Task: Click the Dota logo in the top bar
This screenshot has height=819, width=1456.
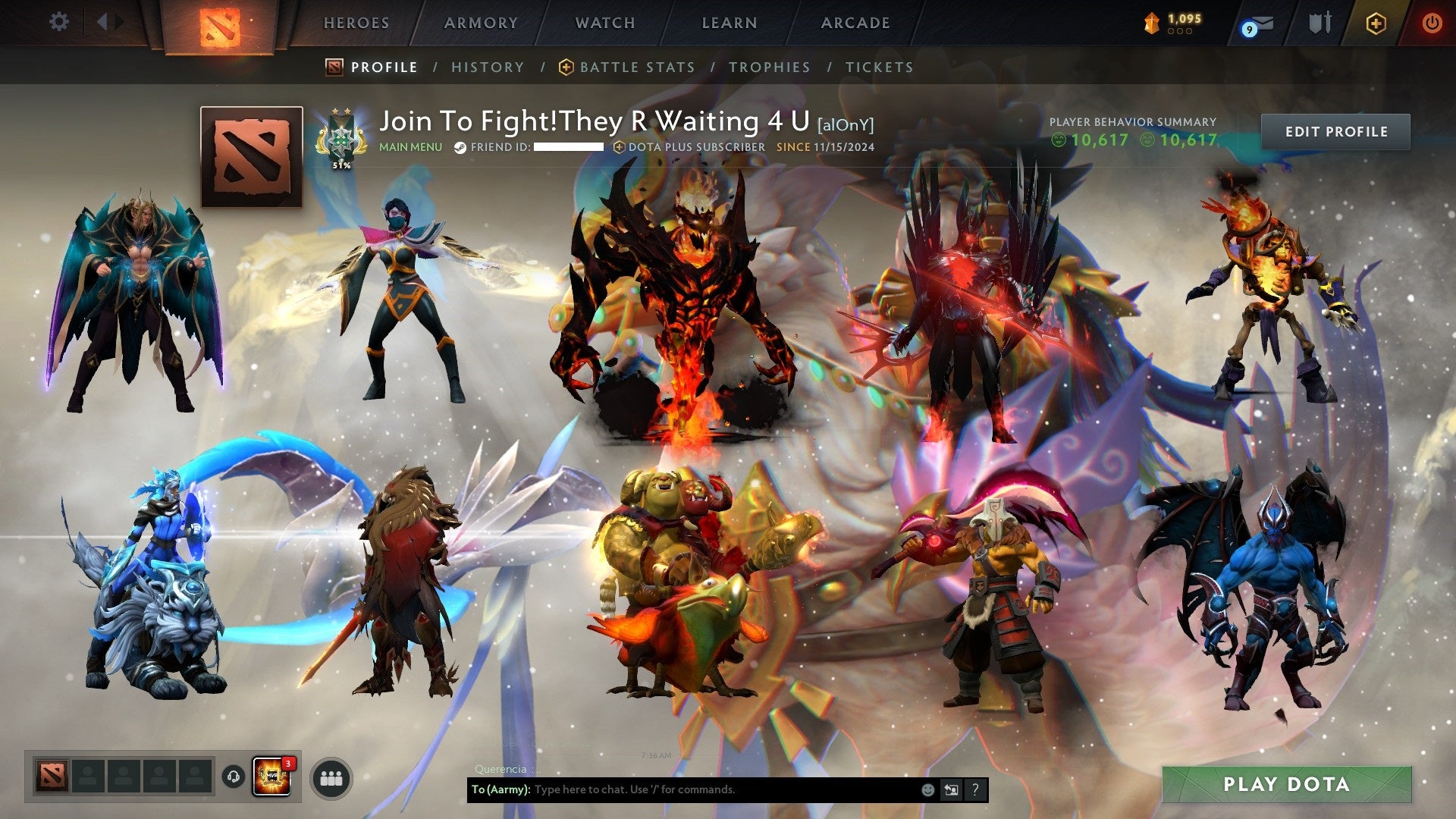Action: (220, 24)
